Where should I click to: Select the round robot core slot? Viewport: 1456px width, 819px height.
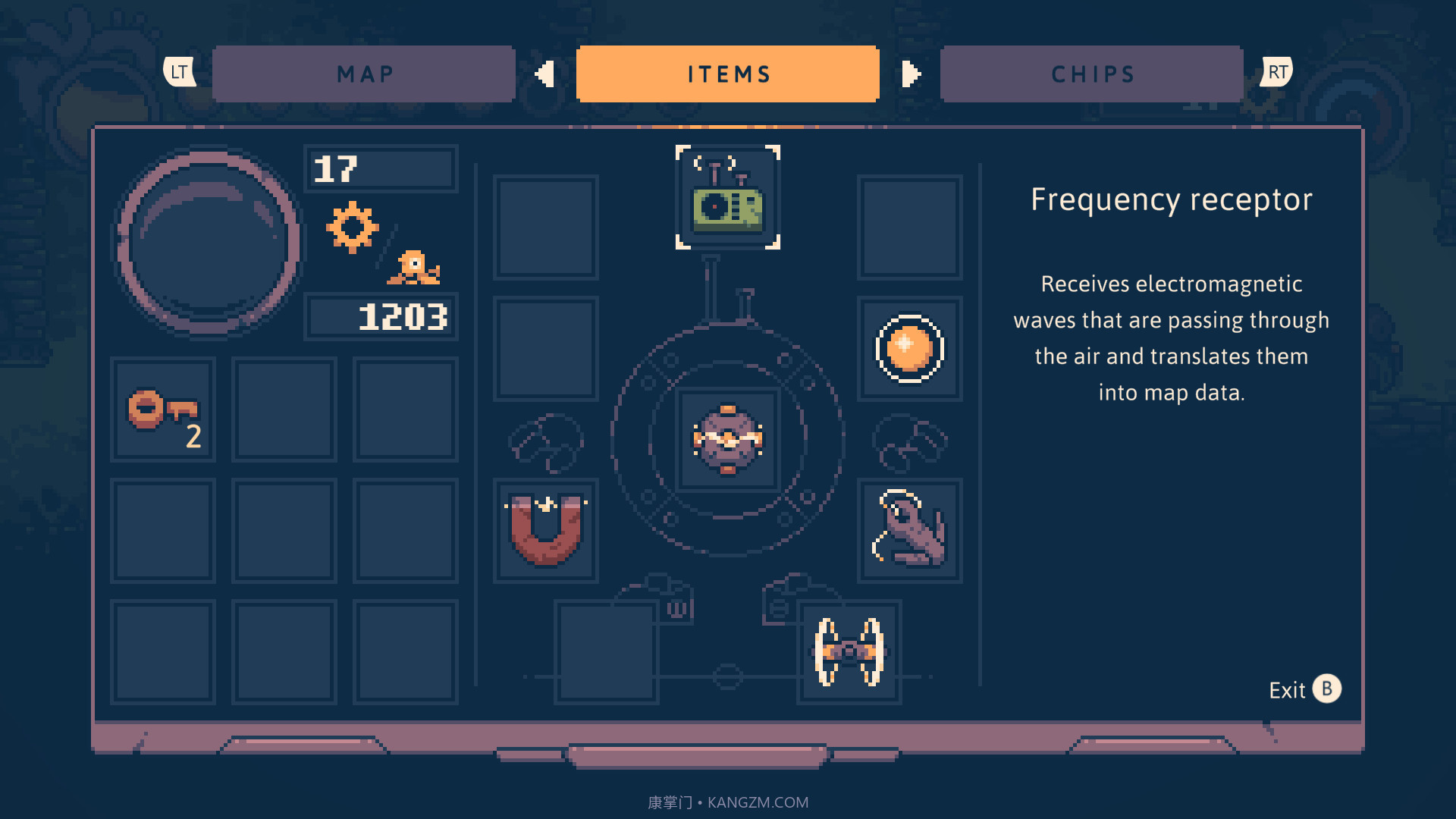point(728,440)
